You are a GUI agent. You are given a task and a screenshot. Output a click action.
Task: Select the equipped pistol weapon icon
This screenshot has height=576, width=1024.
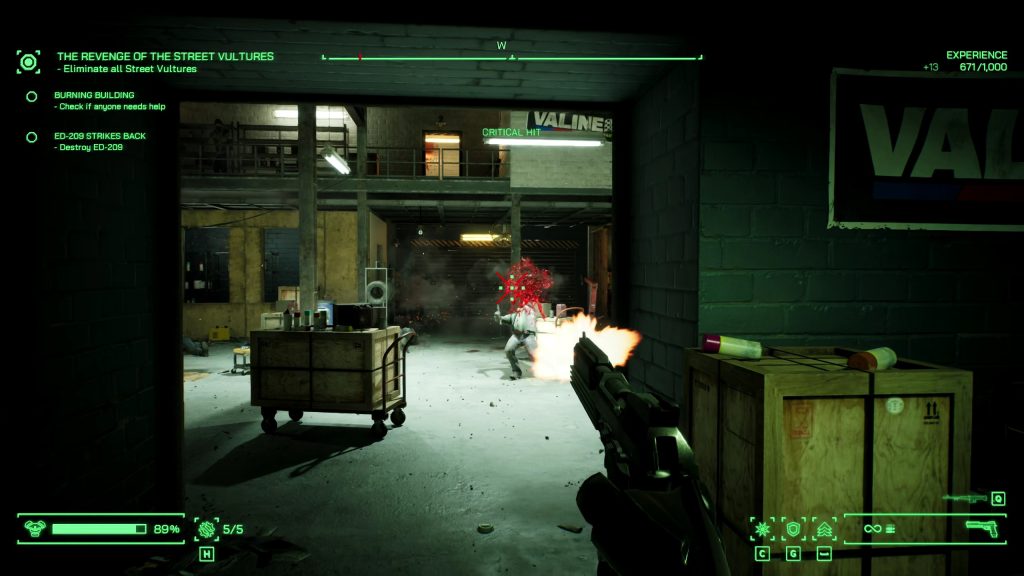983,528
